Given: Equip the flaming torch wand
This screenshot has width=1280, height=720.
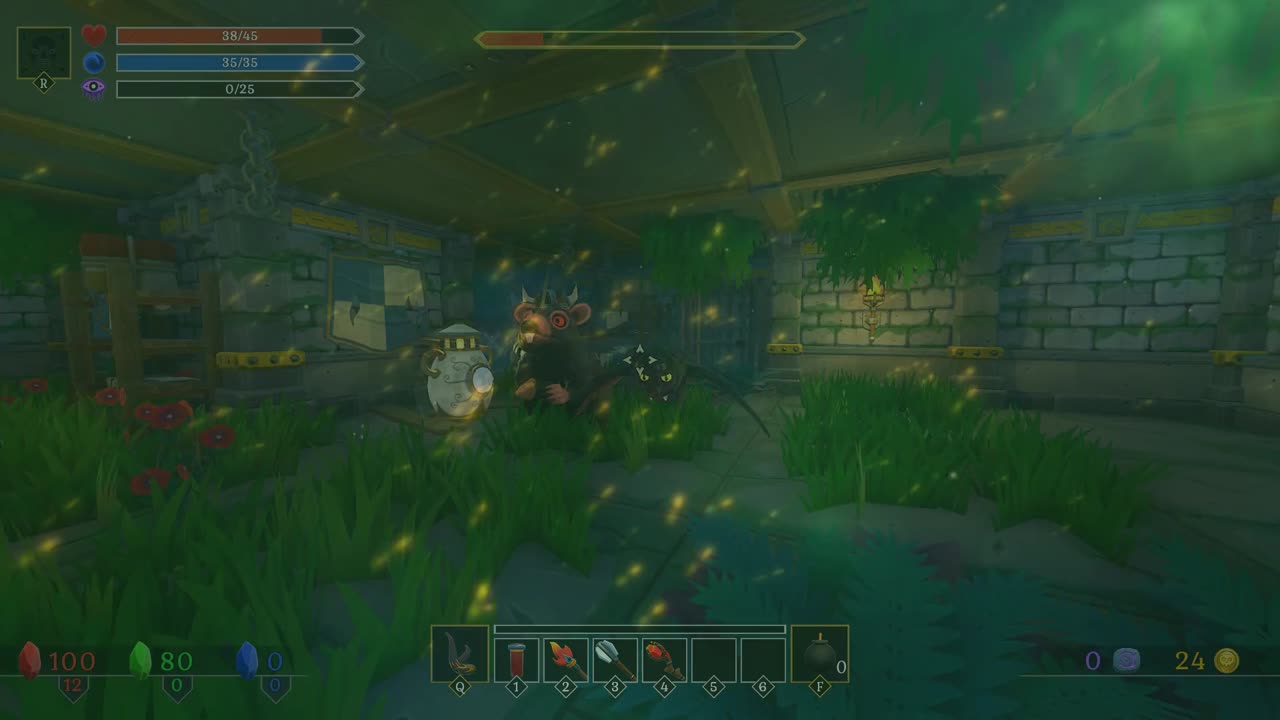Looking at the screenshot, I should (565, 659).
